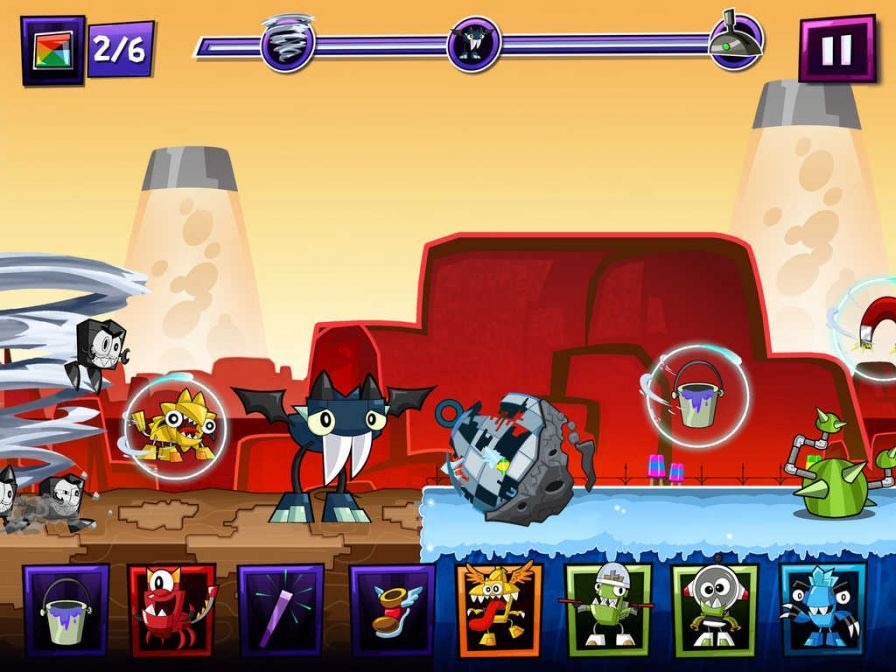Click the bat Mixel marker on the progress bar
896x672 pixels.
[474, 45]
